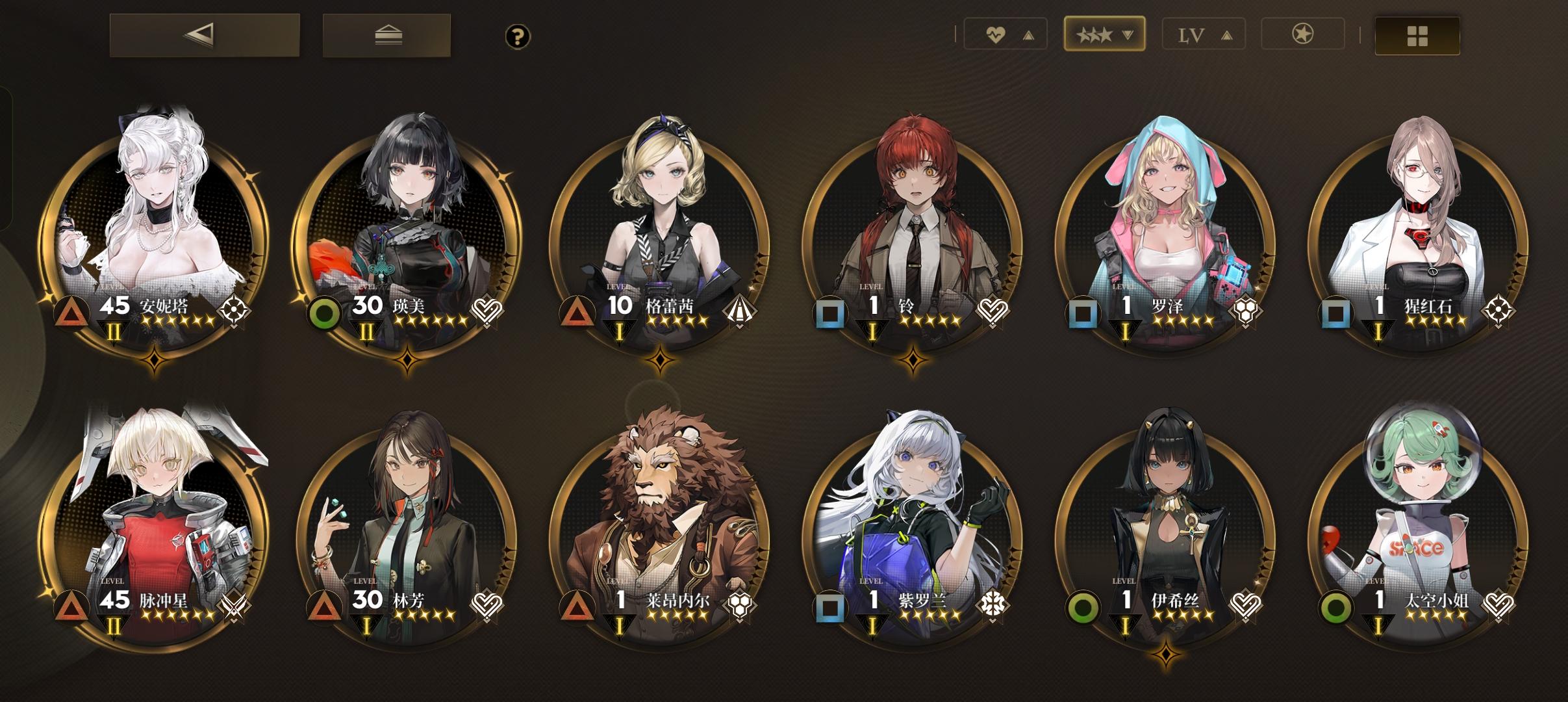Toggle the LV ascending sort
This screenshot has width=1568, height=702.
click(x=1203, y=33)
